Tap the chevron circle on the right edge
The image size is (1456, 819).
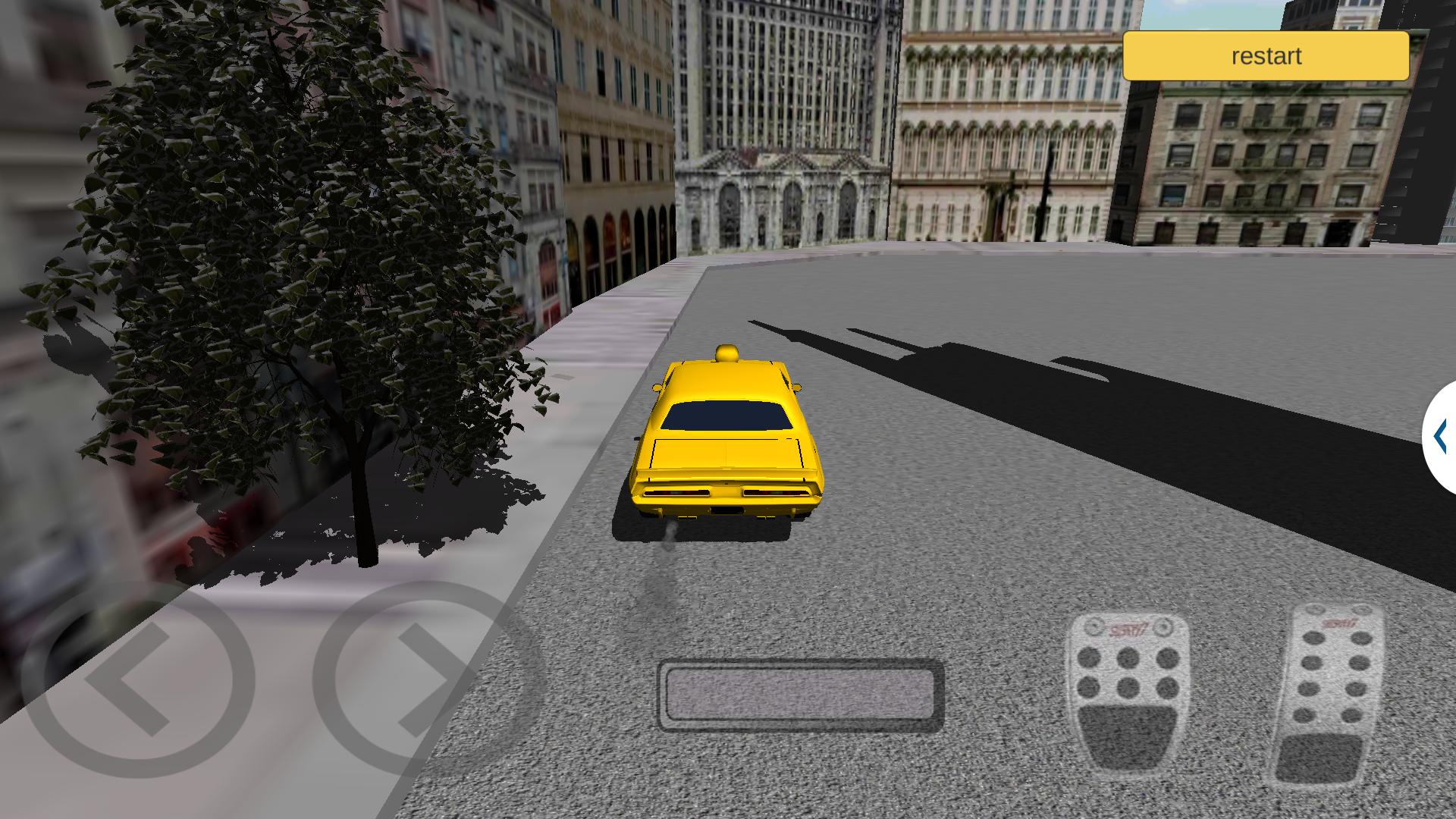(1439, 435)
